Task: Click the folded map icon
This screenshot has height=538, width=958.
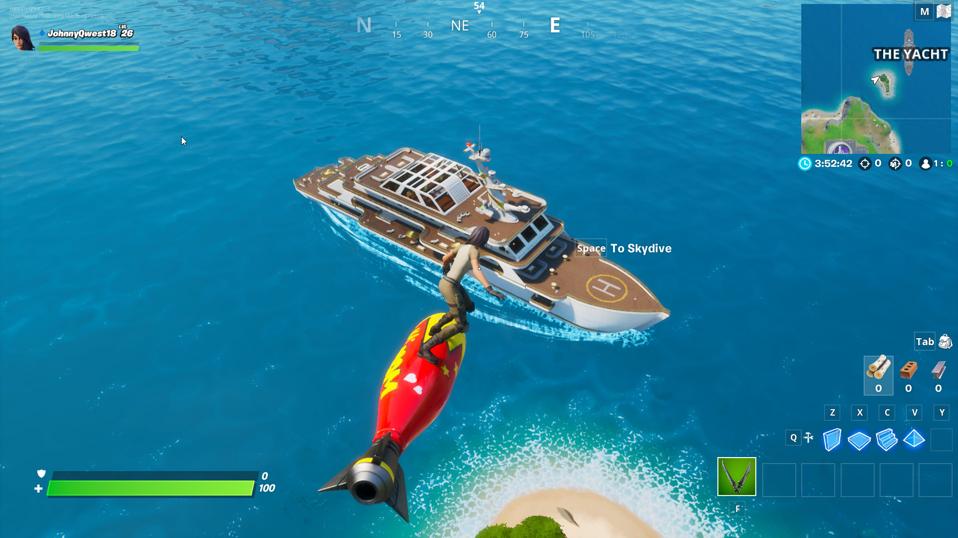Action: (x=943, y=12)
